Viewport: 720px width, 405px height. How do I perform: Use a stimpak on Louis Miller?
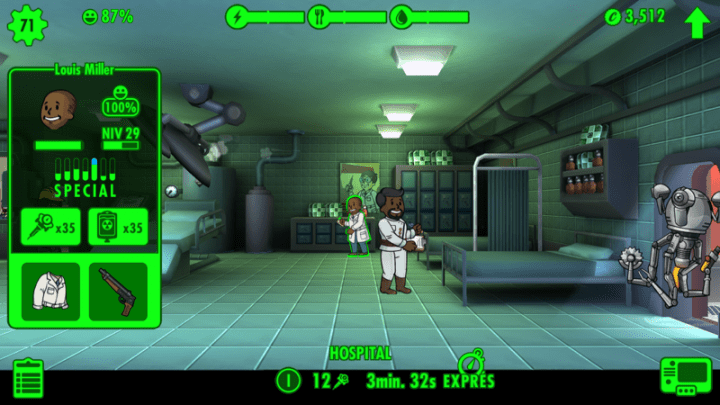(x=50, y=227)
